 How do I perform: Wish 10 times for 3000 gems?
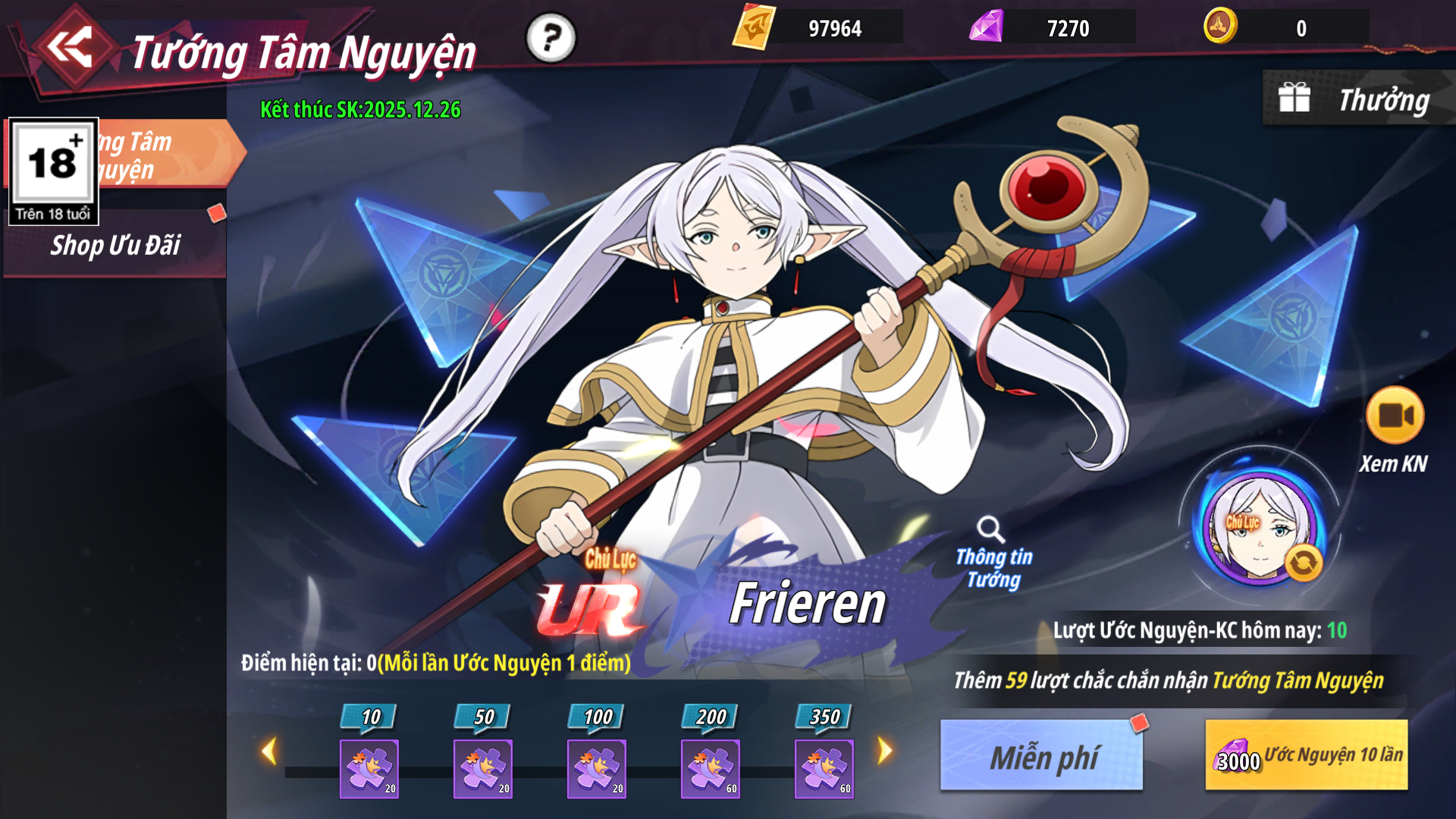coord(1307,756)
